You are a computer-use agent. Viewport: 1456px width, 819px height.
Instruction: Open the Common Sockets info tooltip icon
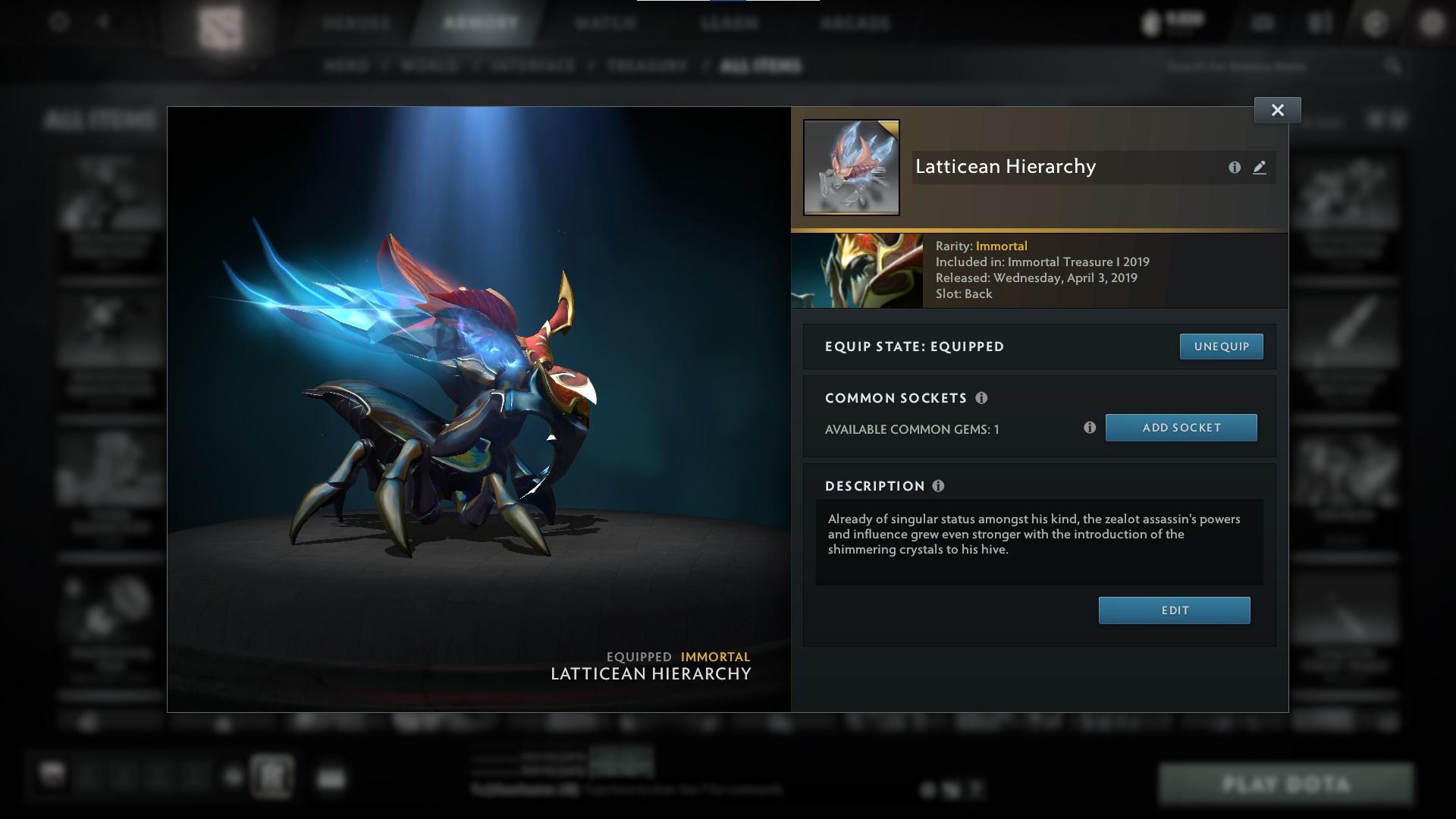point(982,397)
